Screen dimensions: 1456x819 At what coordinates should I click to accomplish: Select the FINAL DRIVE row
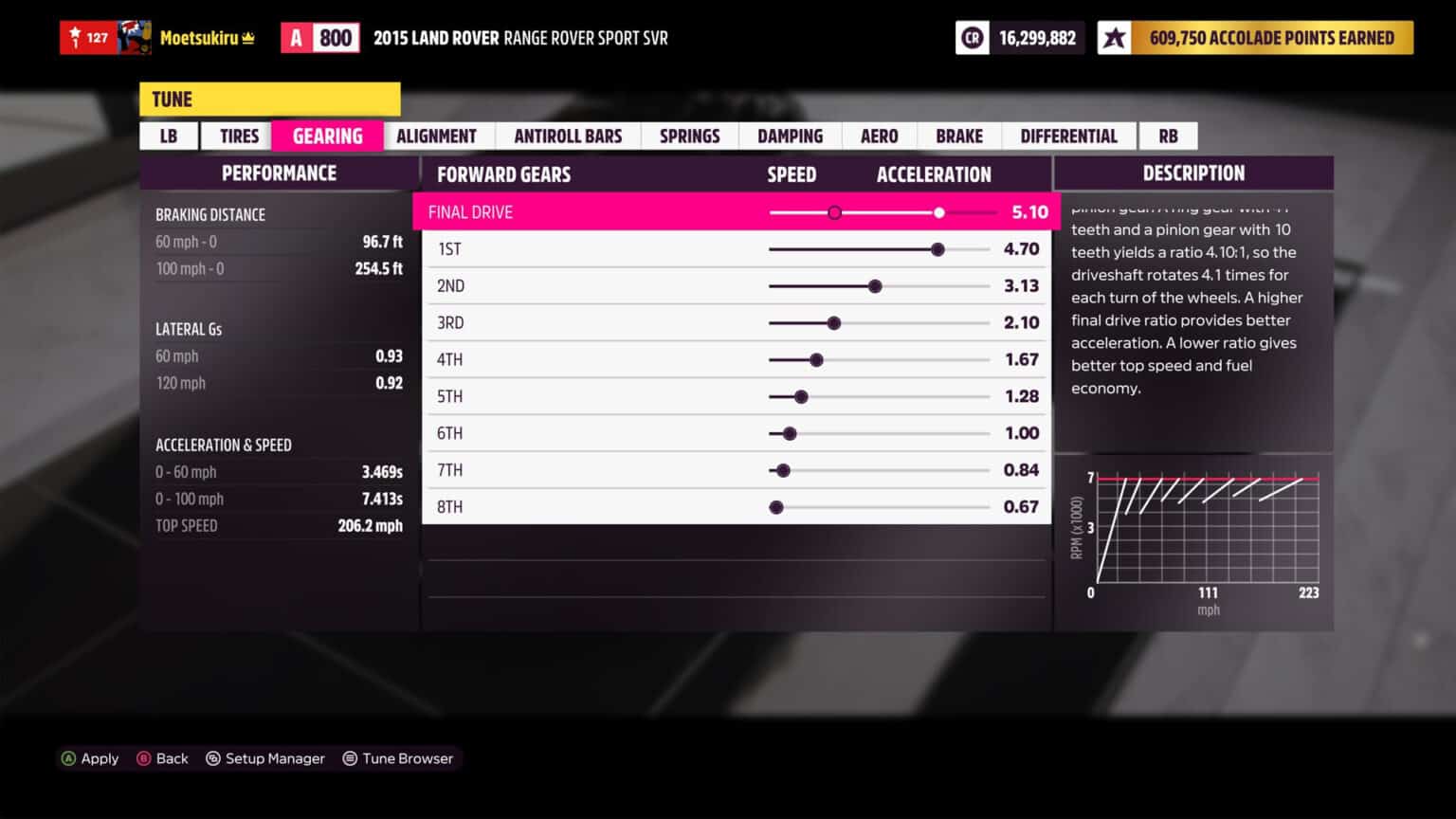[x=569, y=211]
